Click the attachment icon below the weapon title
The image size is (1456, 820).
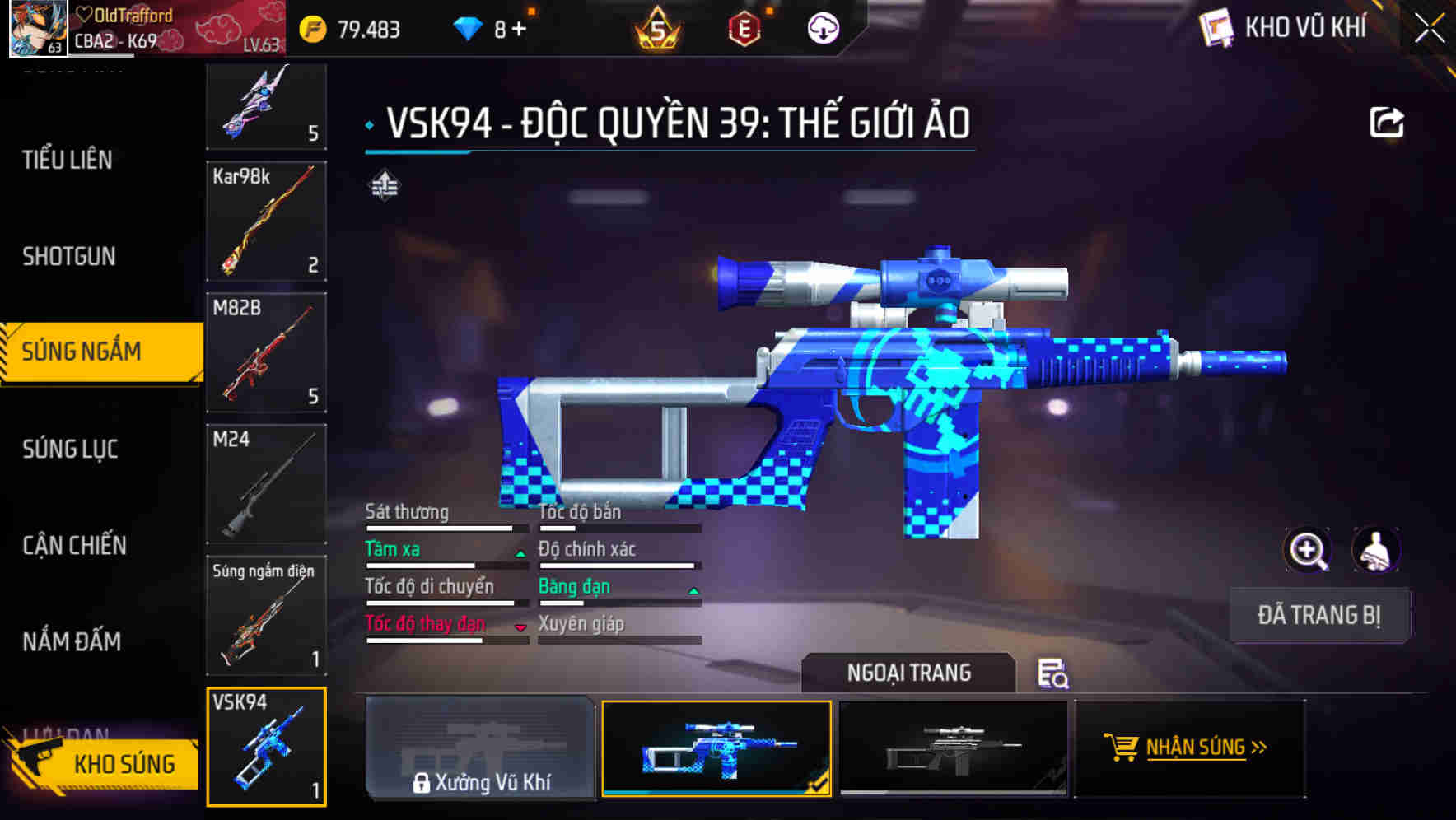[385, 186]
